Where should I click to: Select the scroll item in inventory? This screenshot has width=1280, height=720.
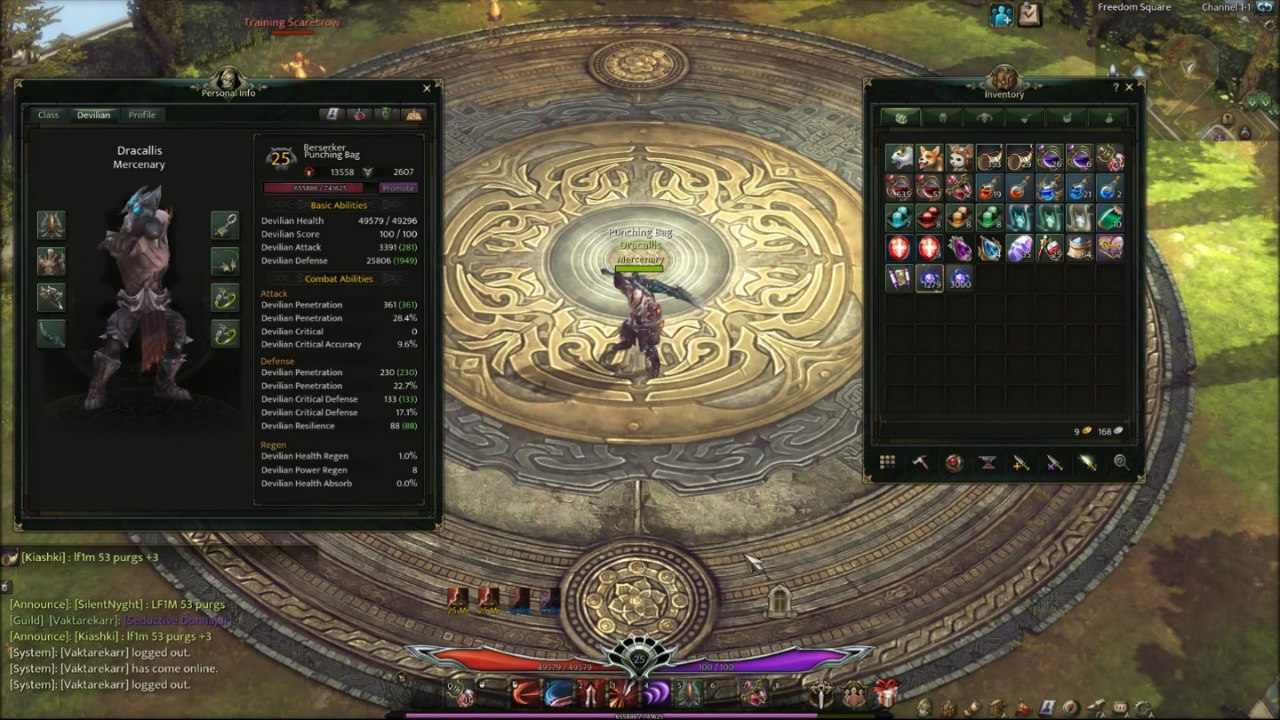tap(899, 278)
